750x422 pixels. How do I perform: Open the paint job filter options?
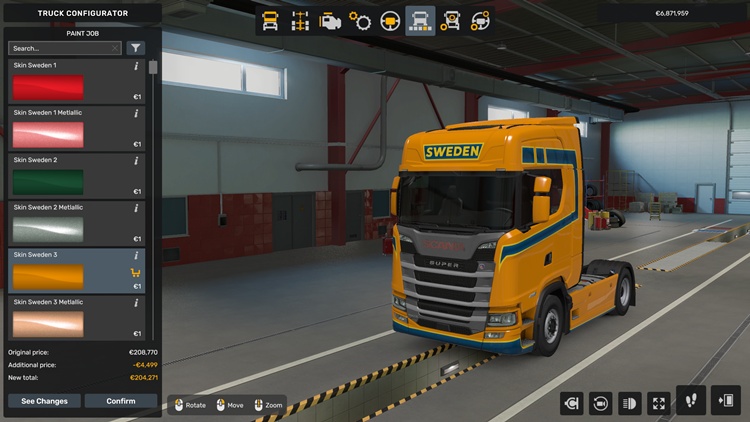pos(136,48)
